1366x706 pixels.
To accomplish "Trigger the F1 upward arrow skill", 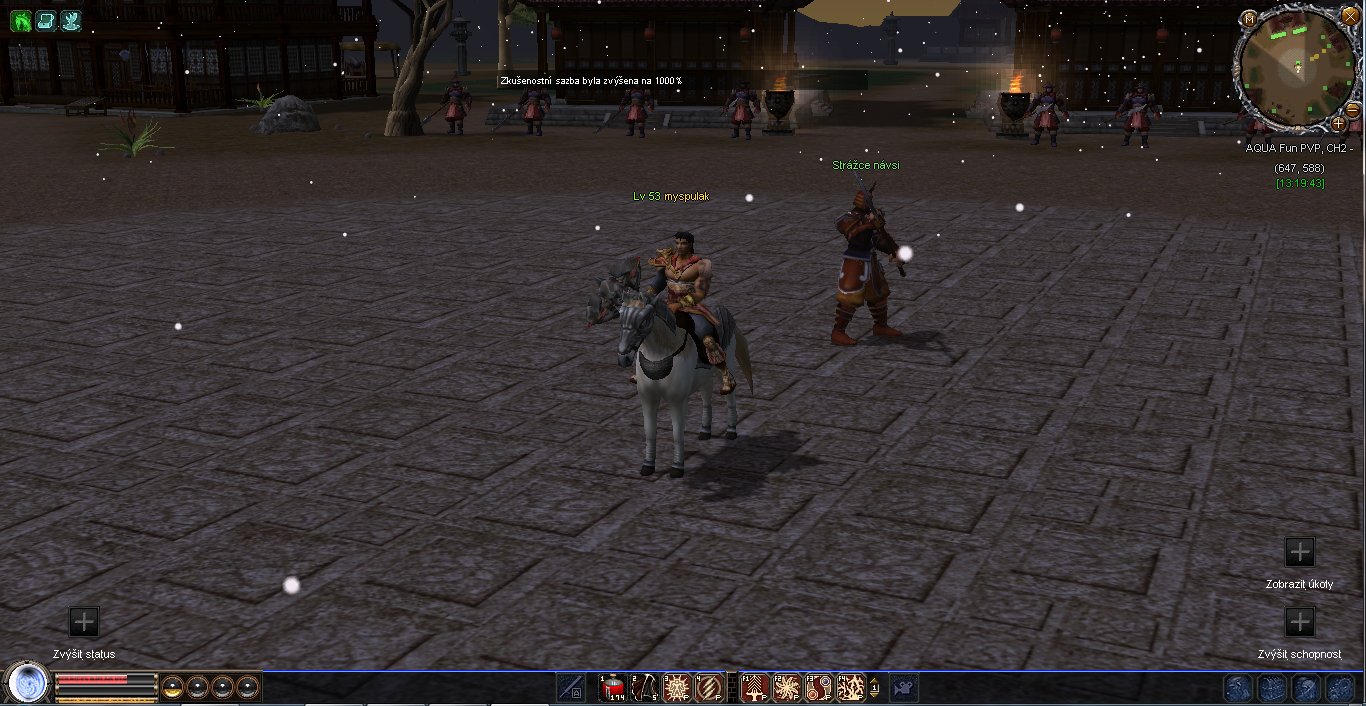I will [x=755, y=688].
